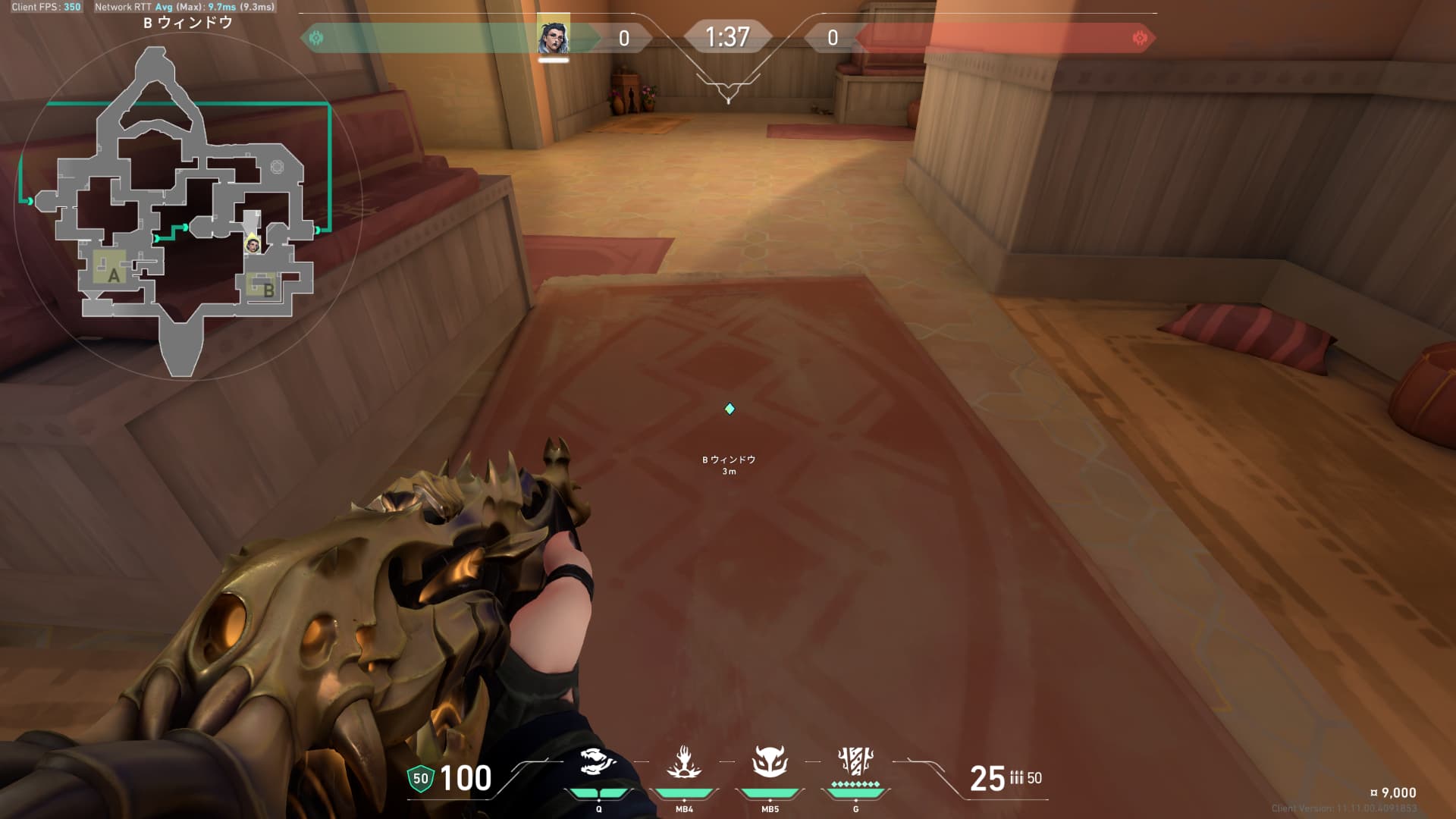Click the player agent marker on minimap

[x=253, y=244]
